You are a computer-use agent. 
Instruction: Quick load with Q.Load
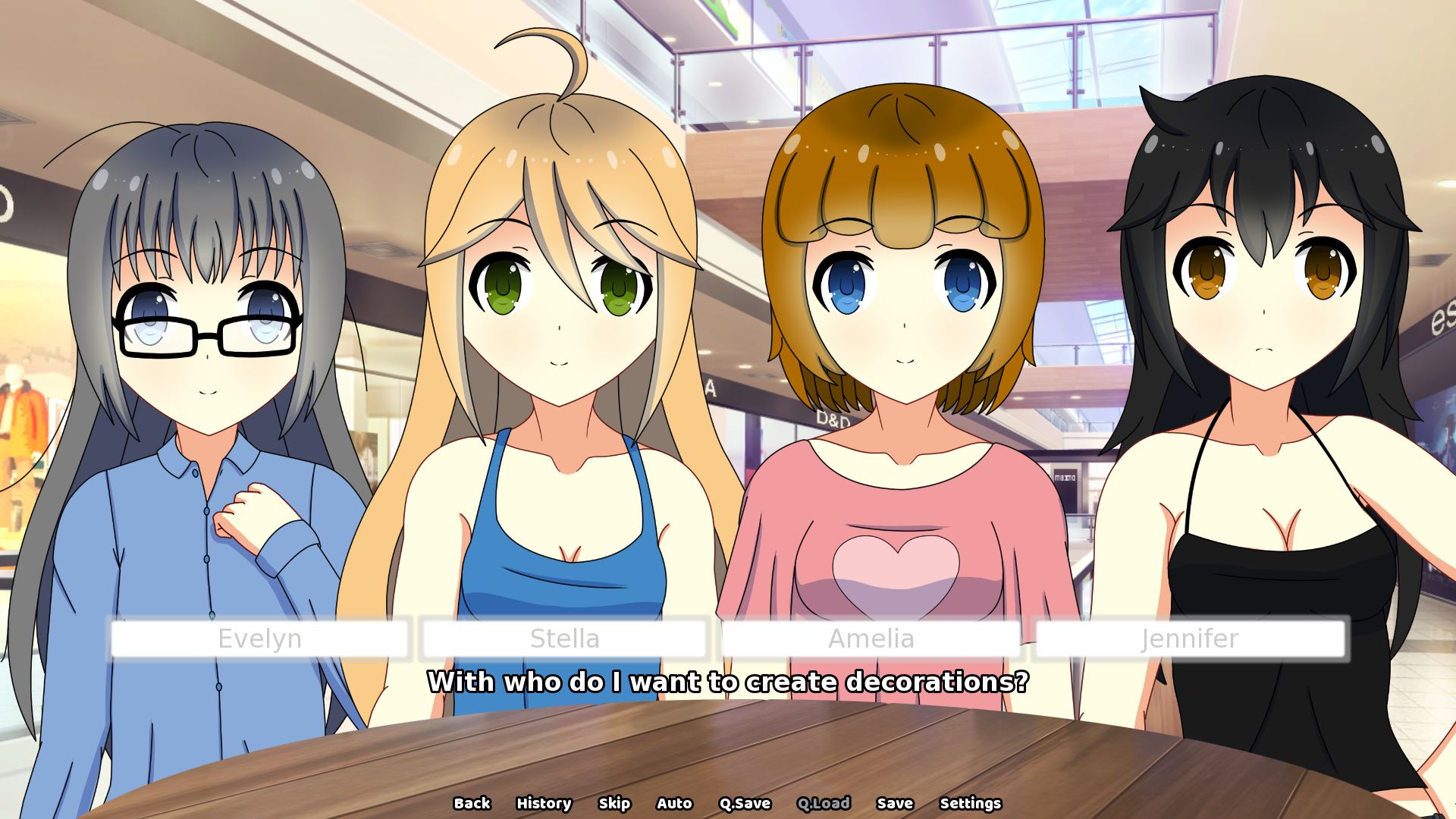823,803
